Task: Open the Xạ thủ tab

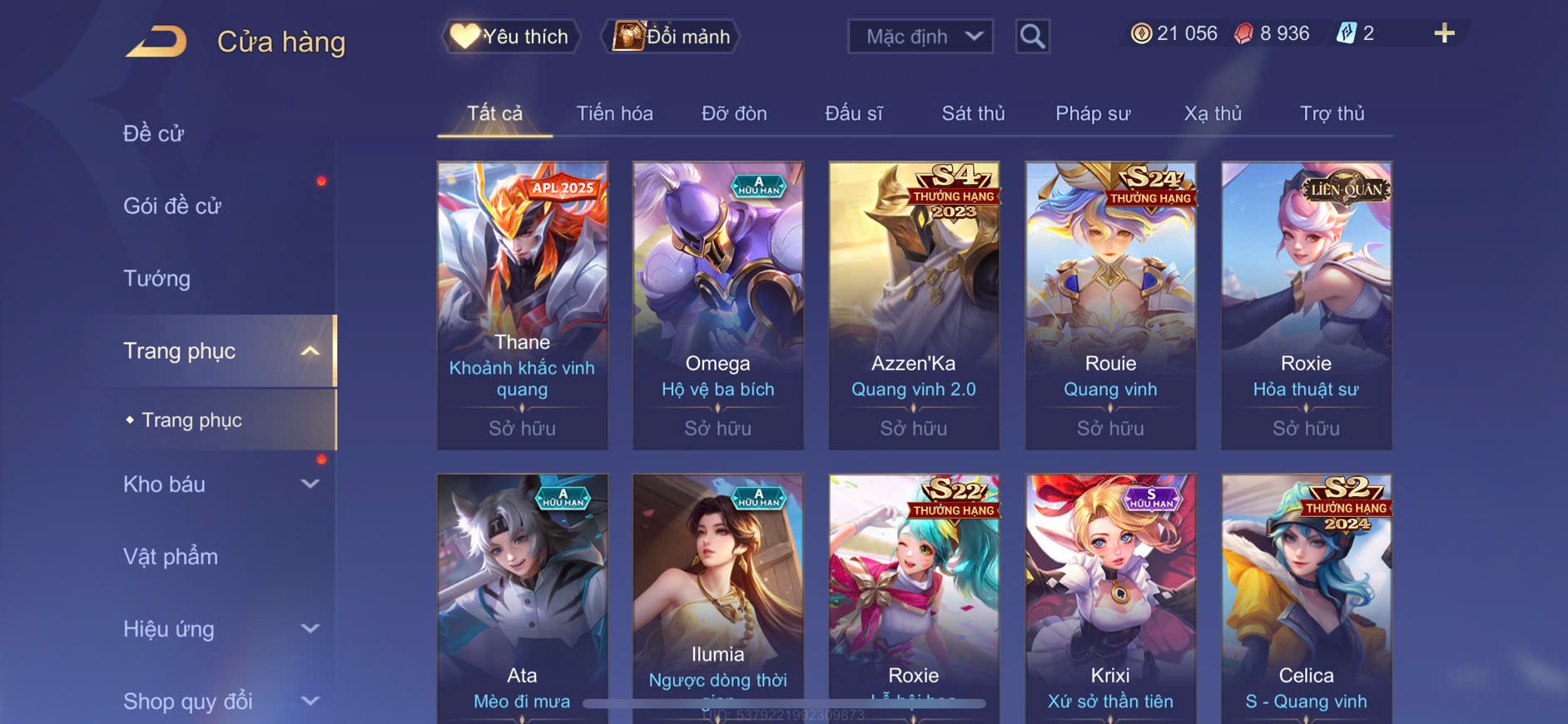Action: (1213, 113)
